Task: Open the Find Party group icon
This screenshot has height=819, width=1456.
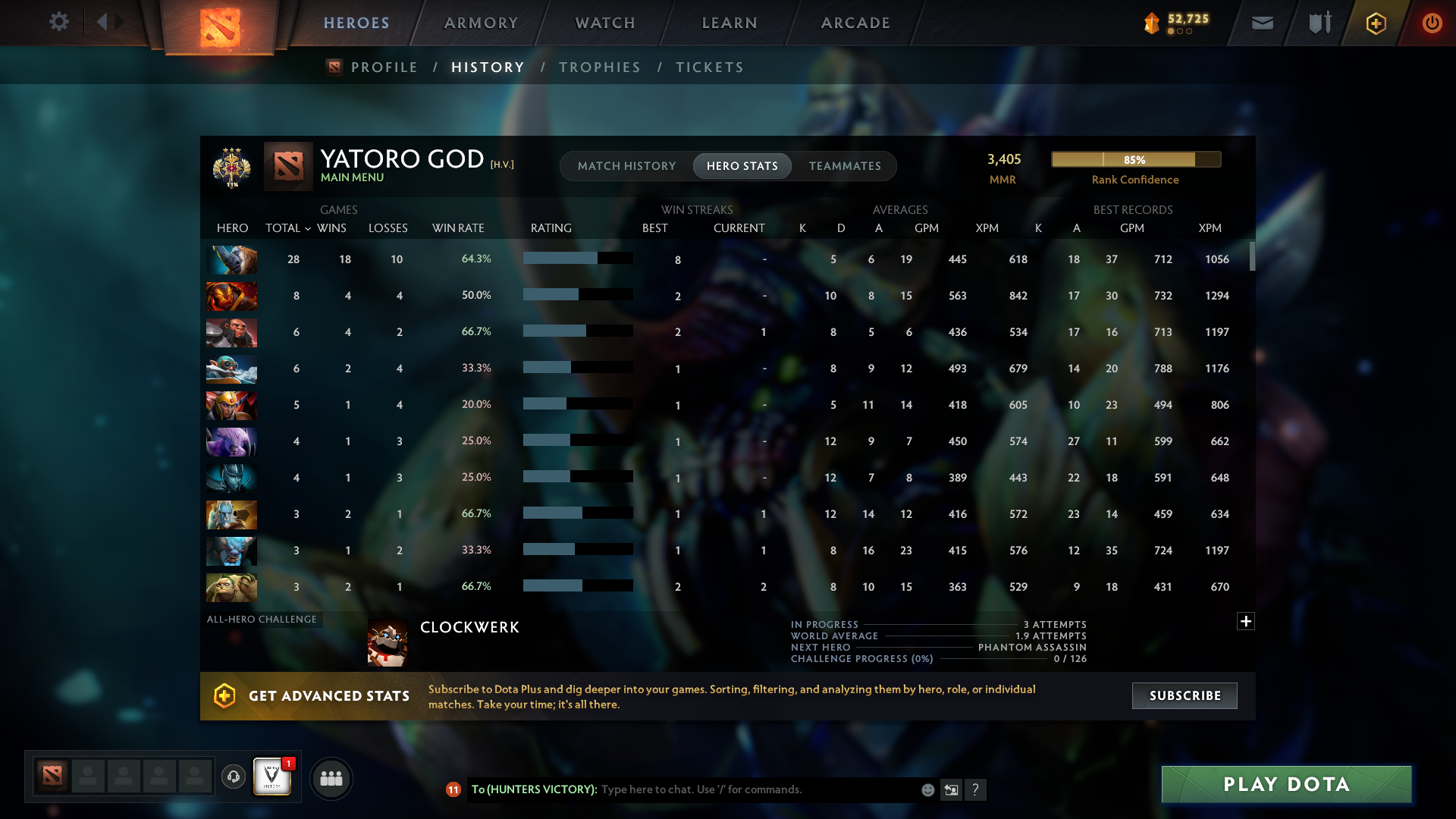Action: pos(331,778)
